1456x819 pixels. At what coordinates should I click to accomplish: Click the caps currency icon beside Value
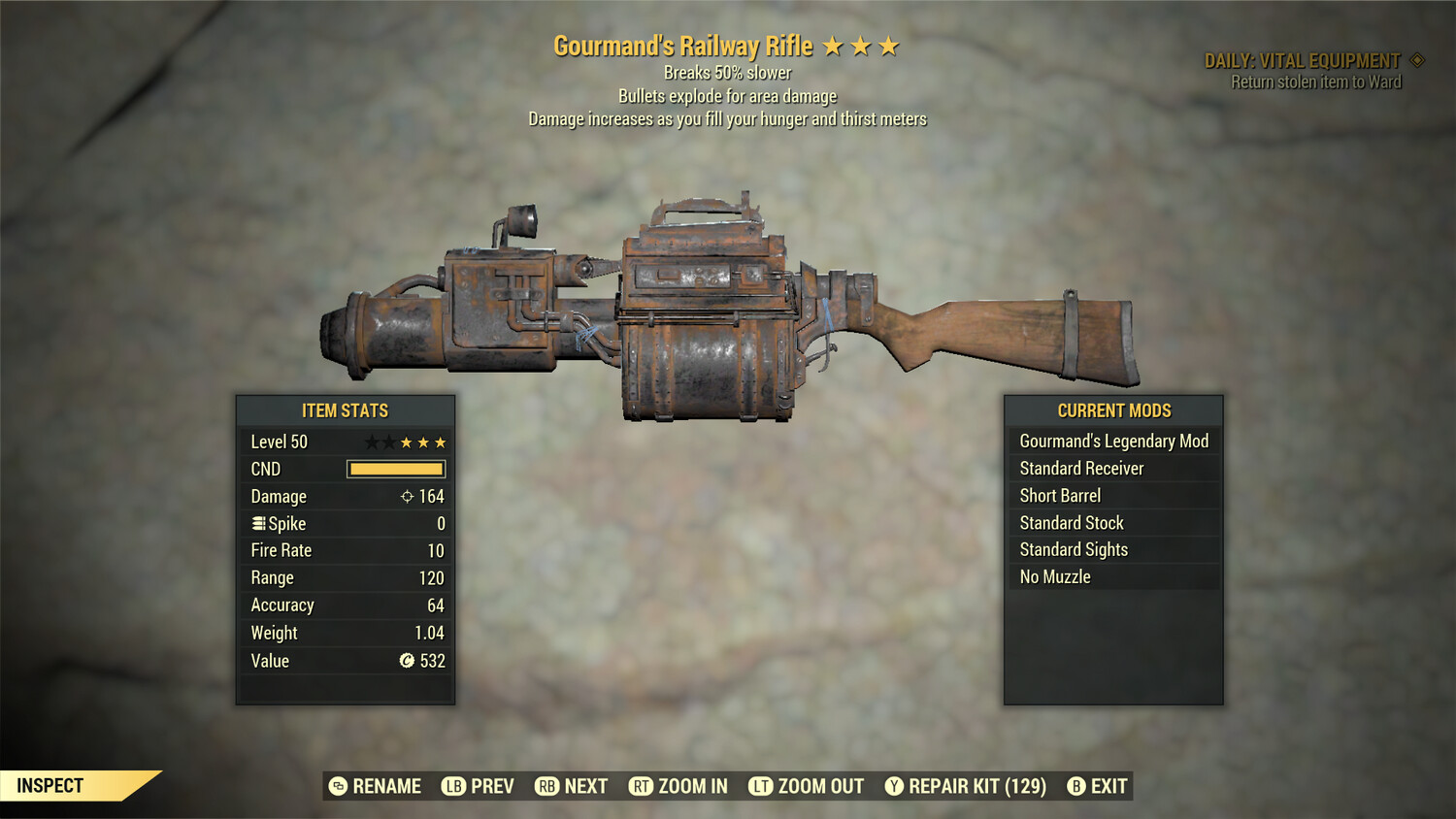(407, 661)
